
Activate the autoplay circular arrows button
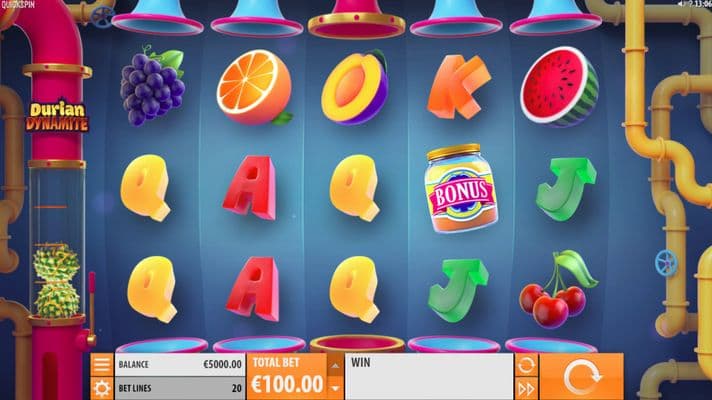click(x=526, y=365)
